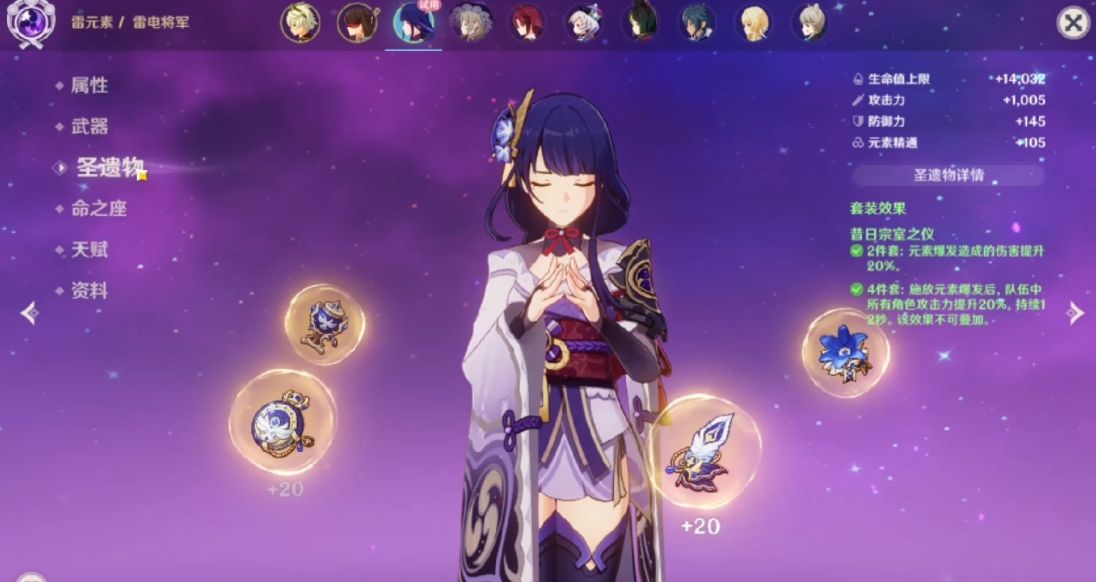The image size is (1096, 582).
Task: Open the 命之座 (Constellation) page
Action: (x=98, y=208)
